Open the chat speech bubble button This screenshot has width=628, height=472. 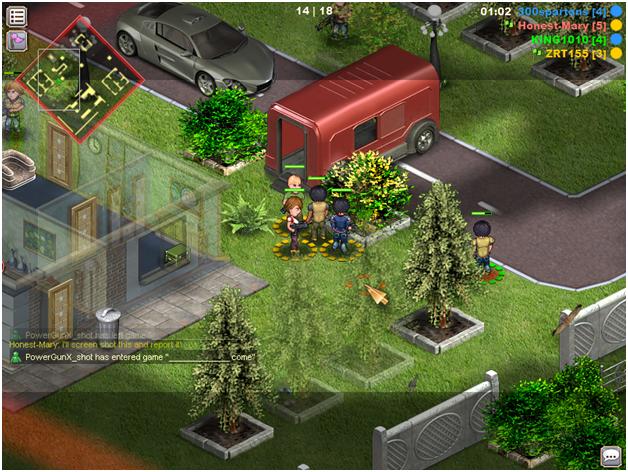click(x=610, y=456)
